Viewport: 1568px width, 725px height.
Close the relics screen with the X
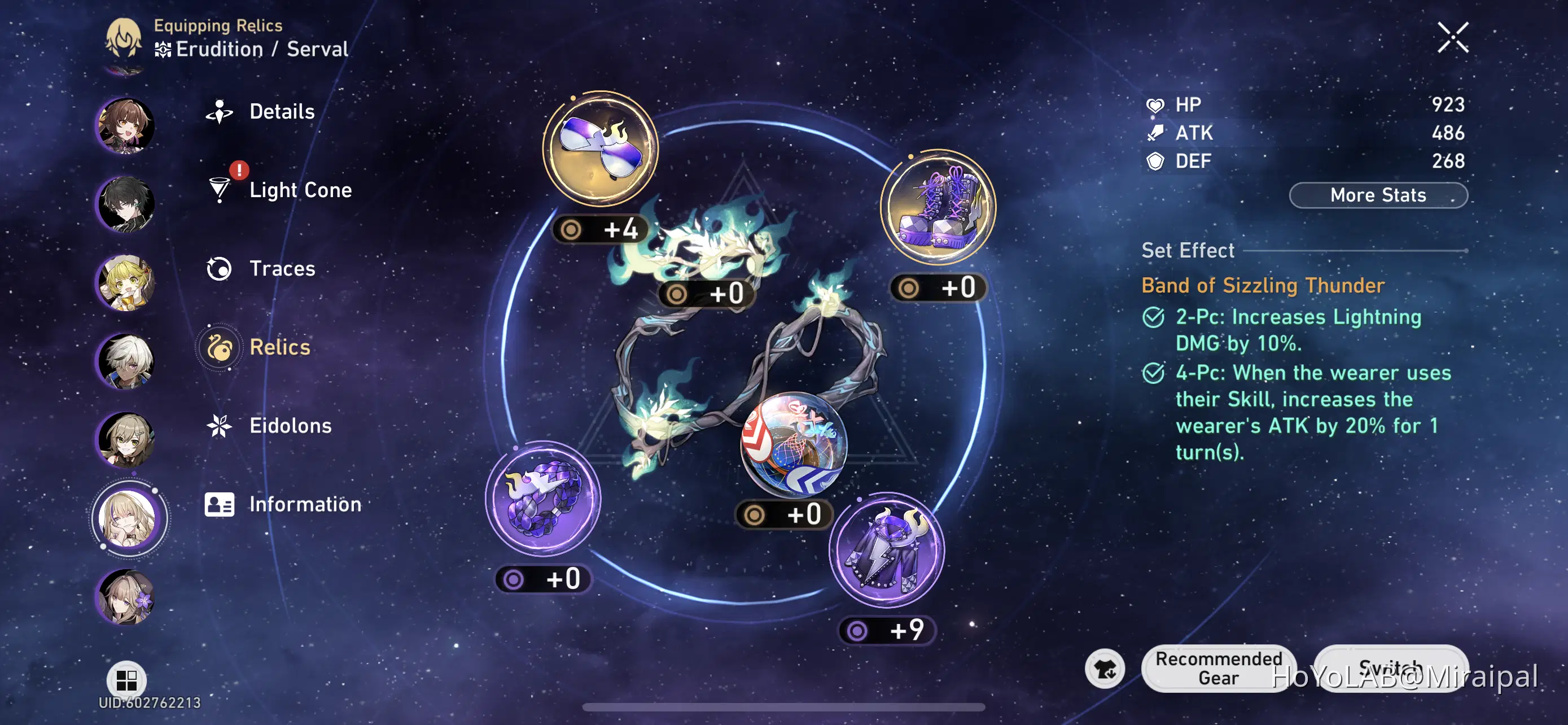[x=1452, y=38]
